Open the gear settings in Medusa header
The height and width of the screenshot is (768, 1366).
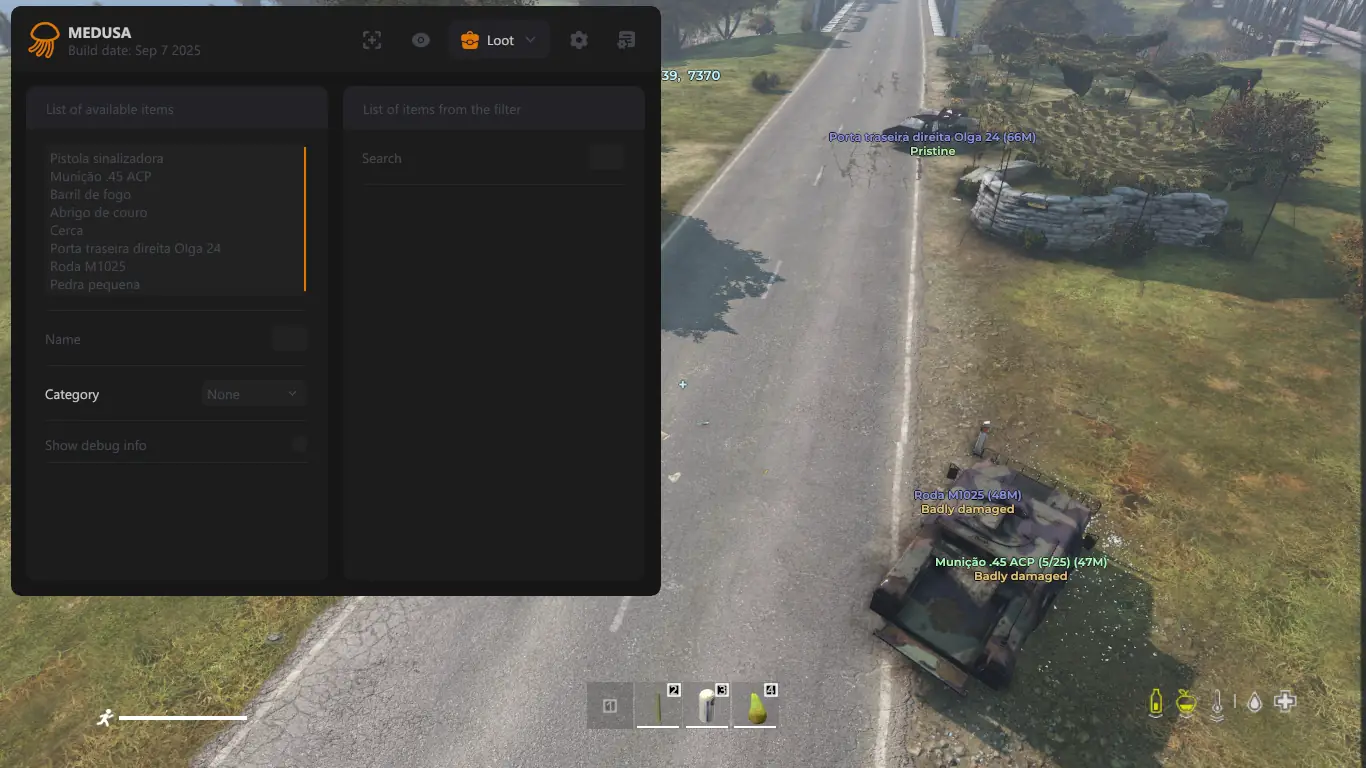(x=579, y=40)
